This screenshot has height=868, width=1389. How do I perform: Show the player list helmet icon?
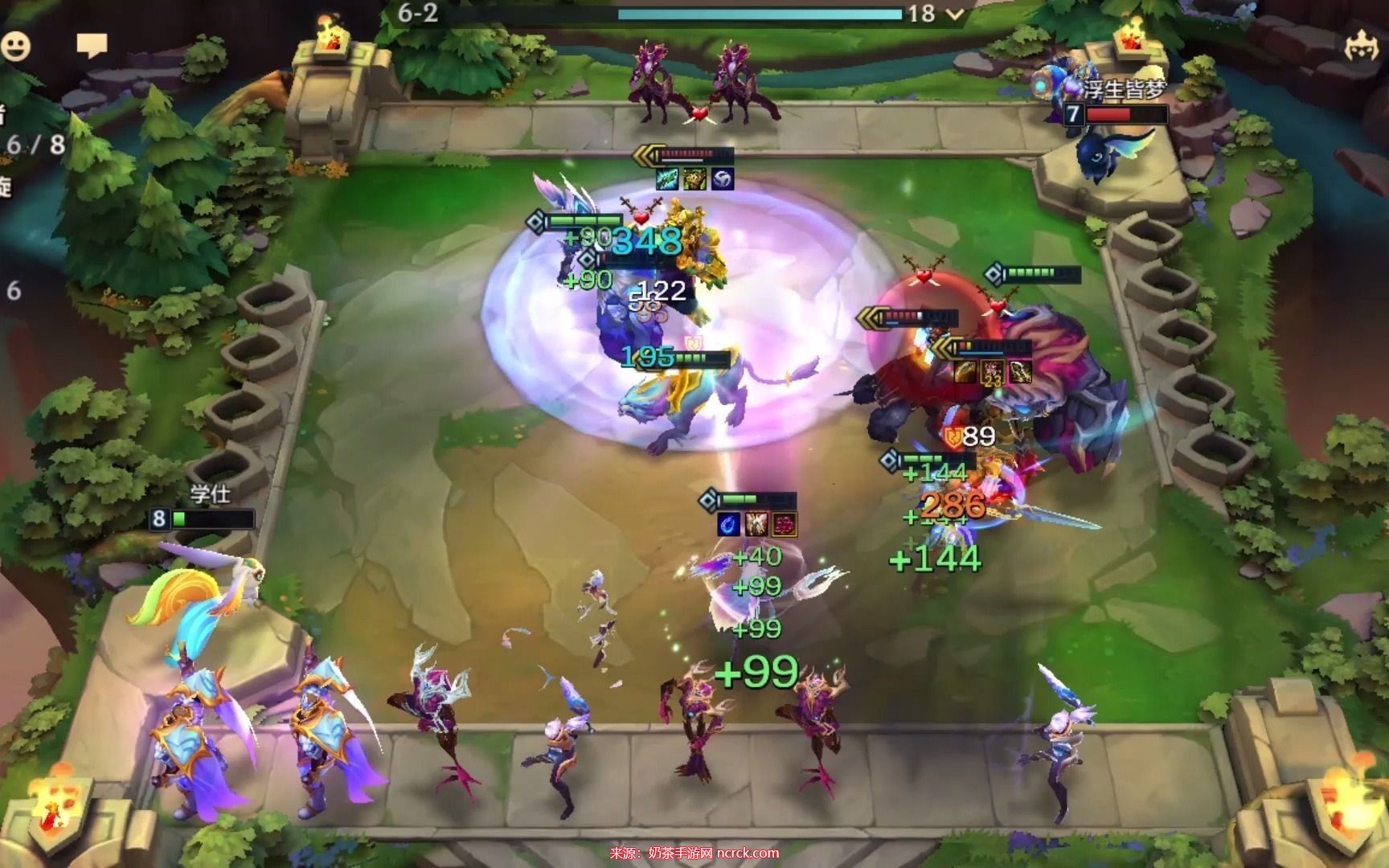tap(1362, 46)
